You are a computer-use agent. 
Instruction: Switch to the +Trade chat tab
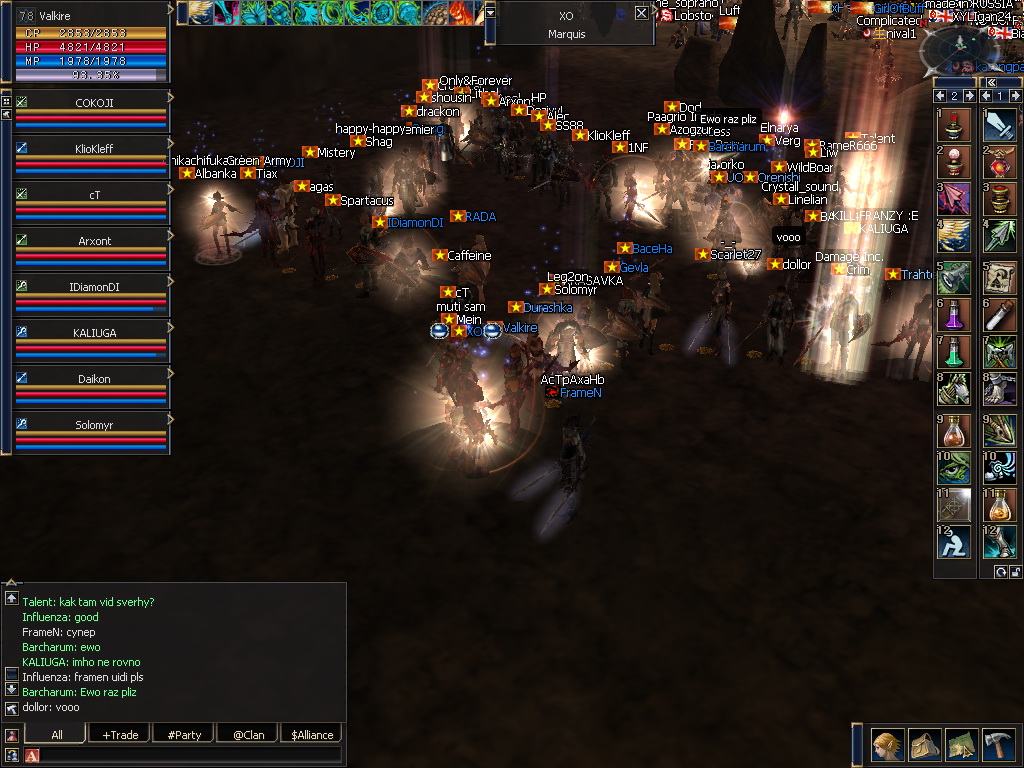coord(120,734)
